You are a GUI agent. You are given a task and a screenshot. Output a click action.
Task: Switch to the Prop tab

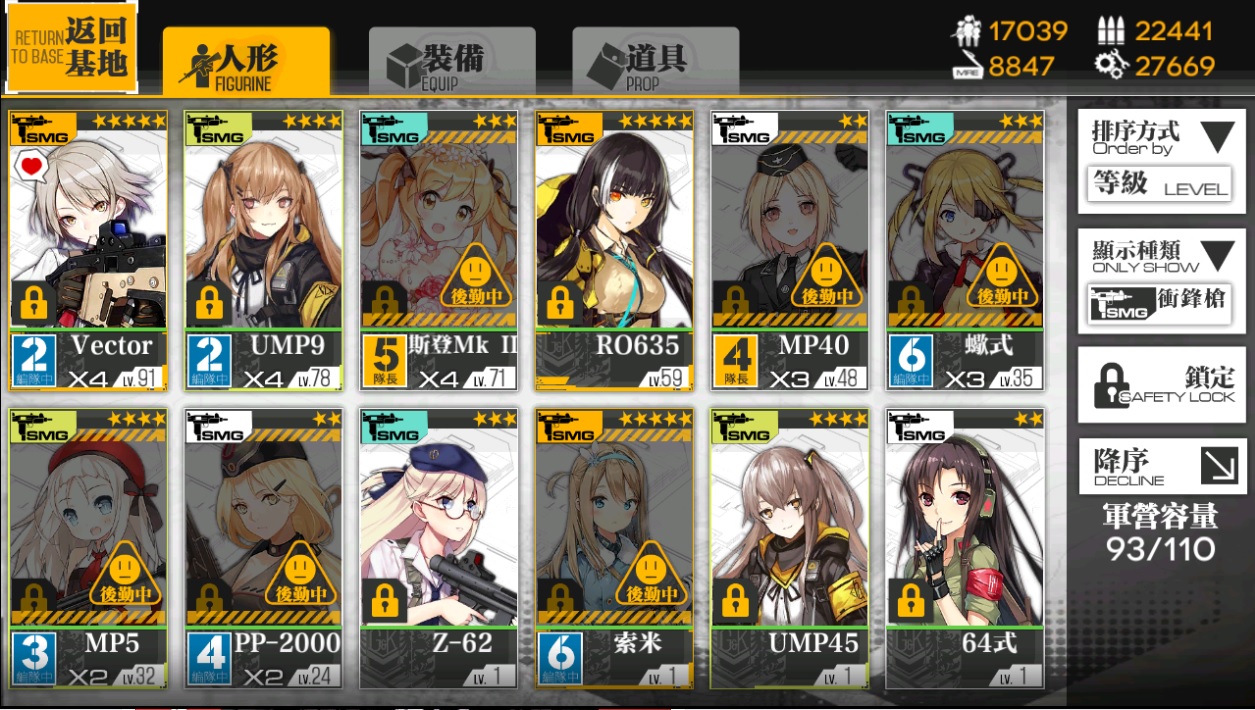pyautogui.click(x=655, y=63)
